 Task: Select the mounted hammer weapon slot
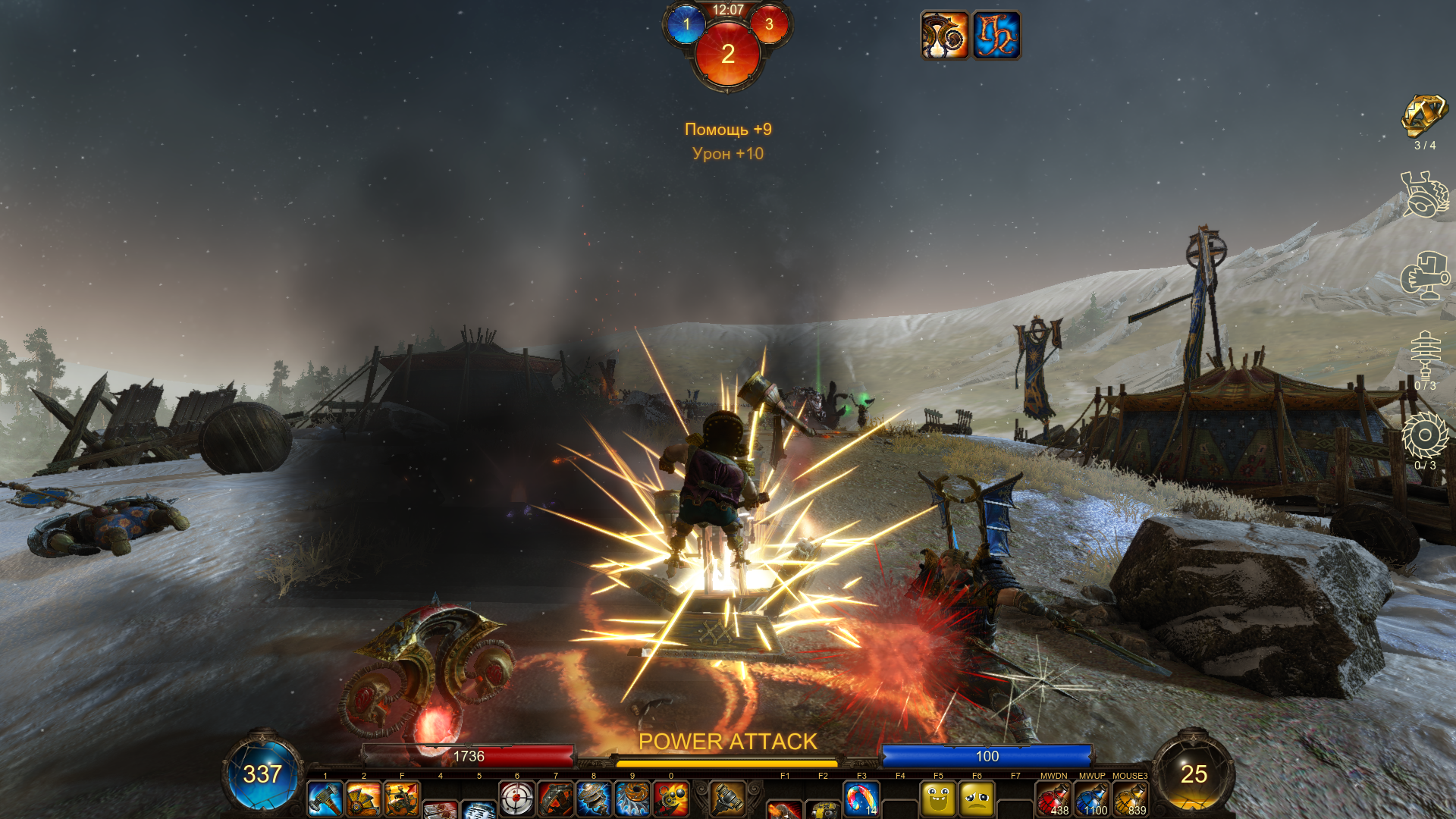tap(727, 798)
